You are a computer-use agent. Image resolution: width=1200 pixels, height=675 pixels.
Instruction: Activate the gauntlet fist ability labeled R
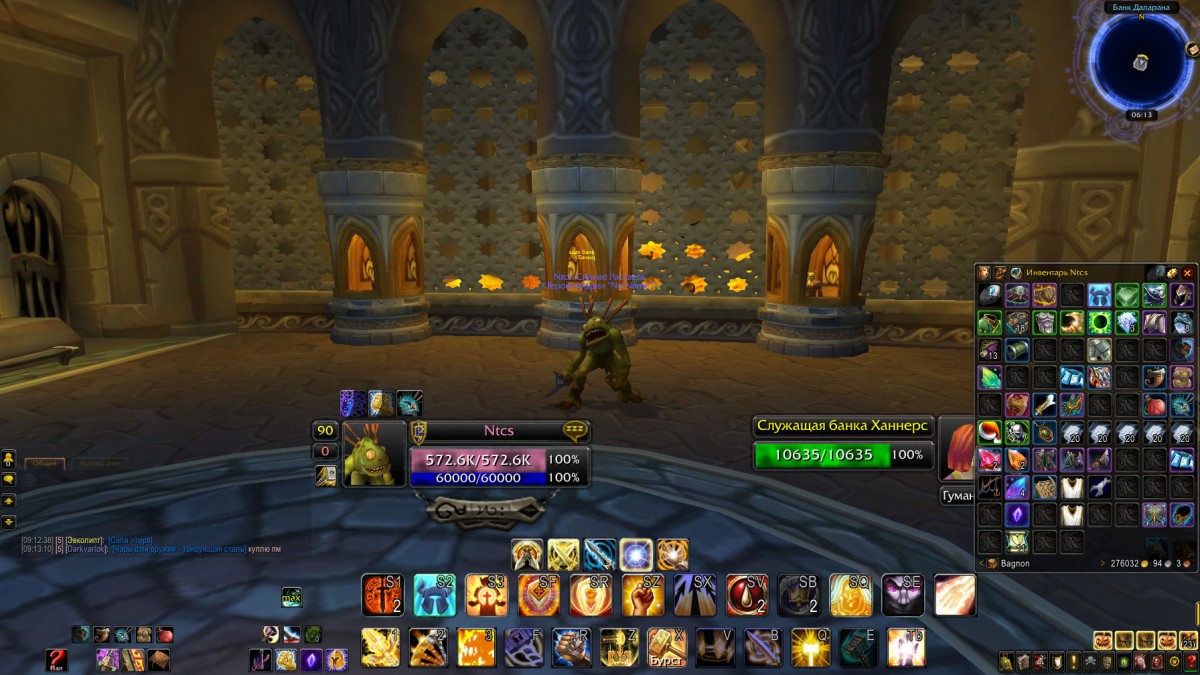[x=571, y=647]
